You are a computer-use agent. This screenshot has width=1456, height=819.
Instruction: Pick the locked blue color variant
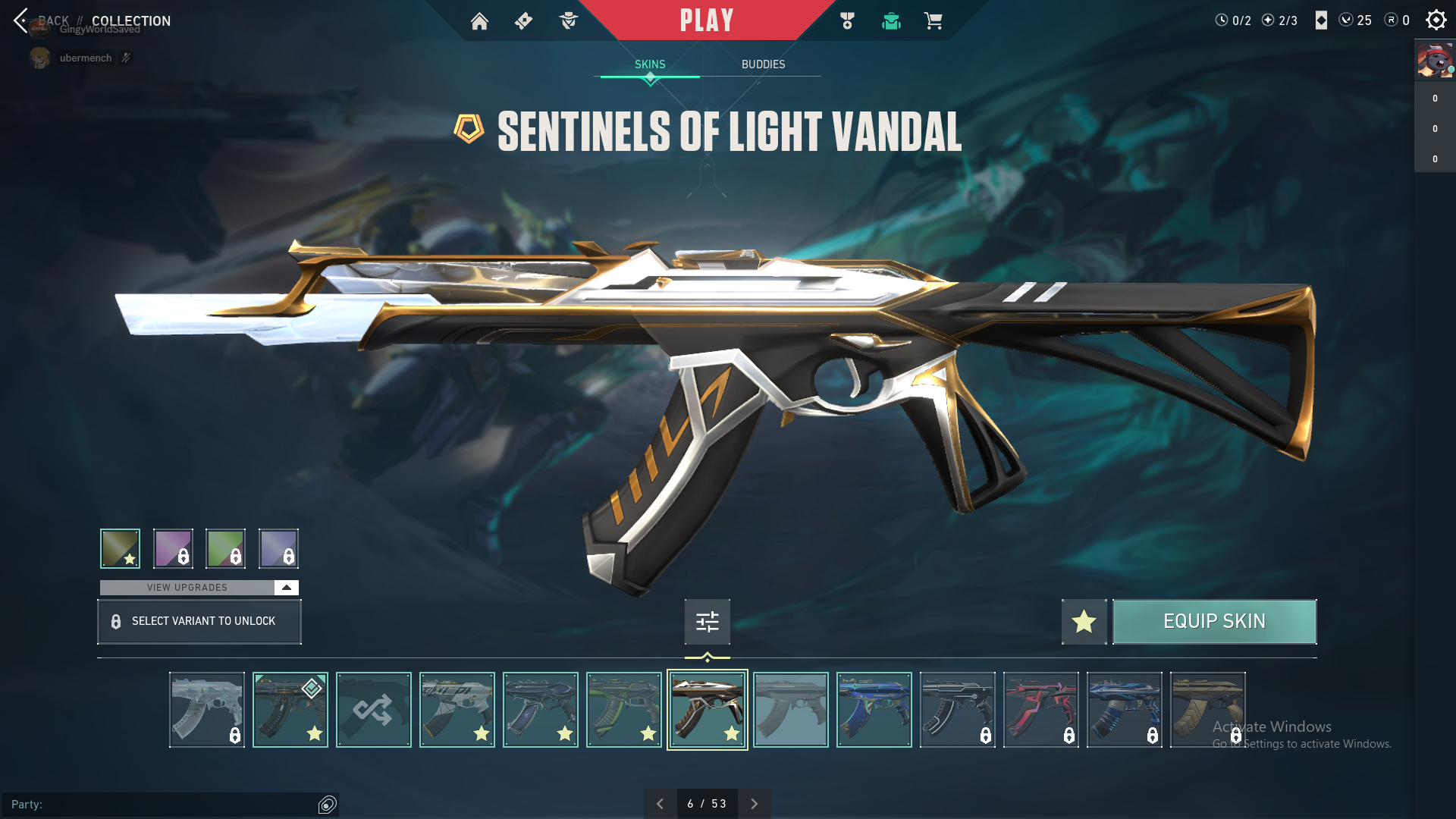278,548
